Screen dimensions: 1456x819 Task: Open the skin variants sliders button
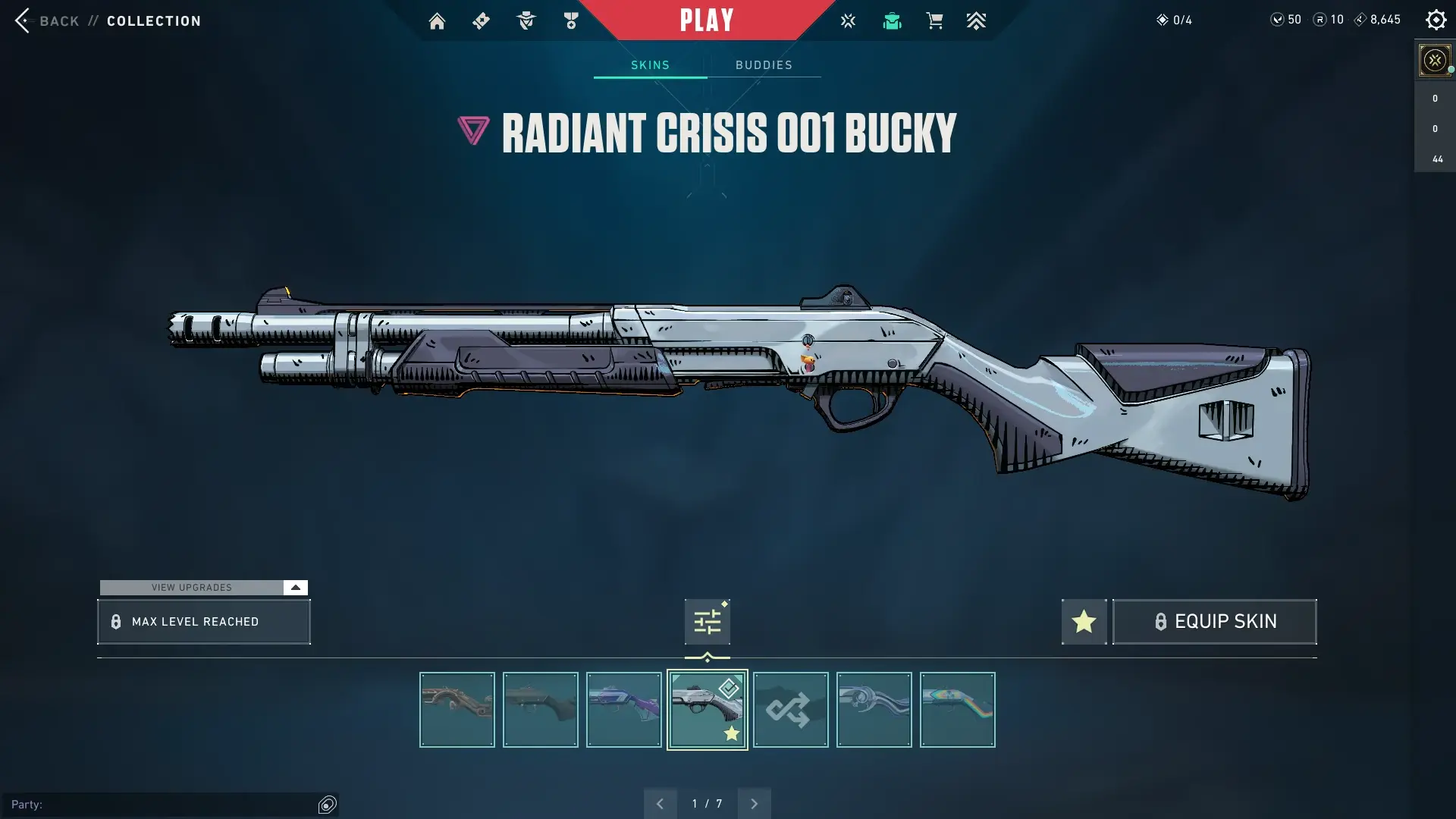707,622
